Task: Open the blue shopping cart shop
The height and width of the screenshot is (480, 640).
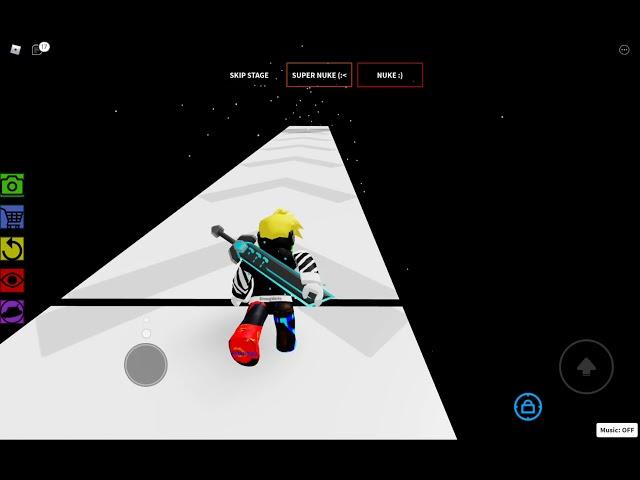Action: (12, 217)
